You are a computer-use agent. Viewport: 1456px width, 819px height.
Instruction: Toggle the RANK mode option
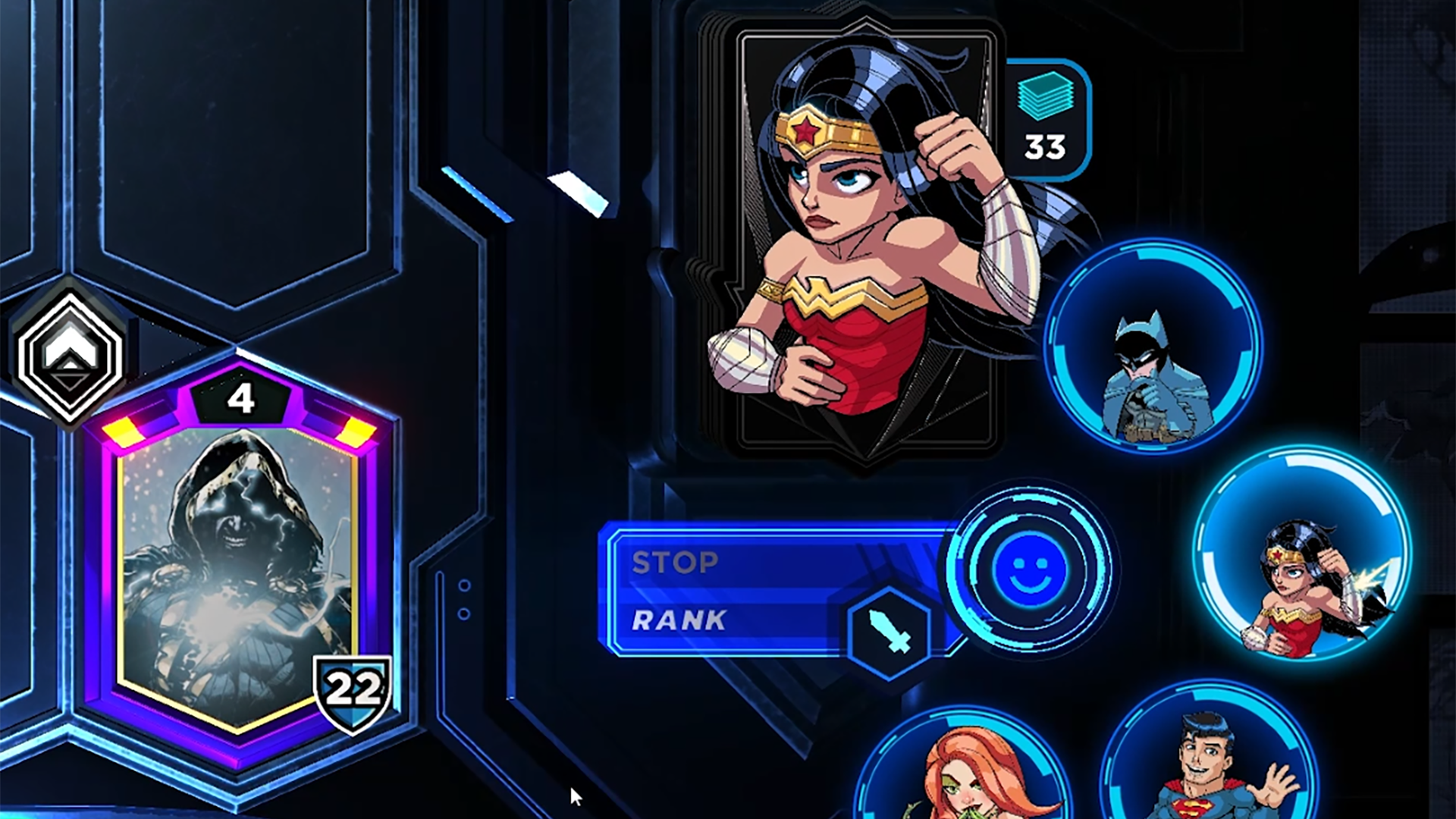[x=679, y=620]
